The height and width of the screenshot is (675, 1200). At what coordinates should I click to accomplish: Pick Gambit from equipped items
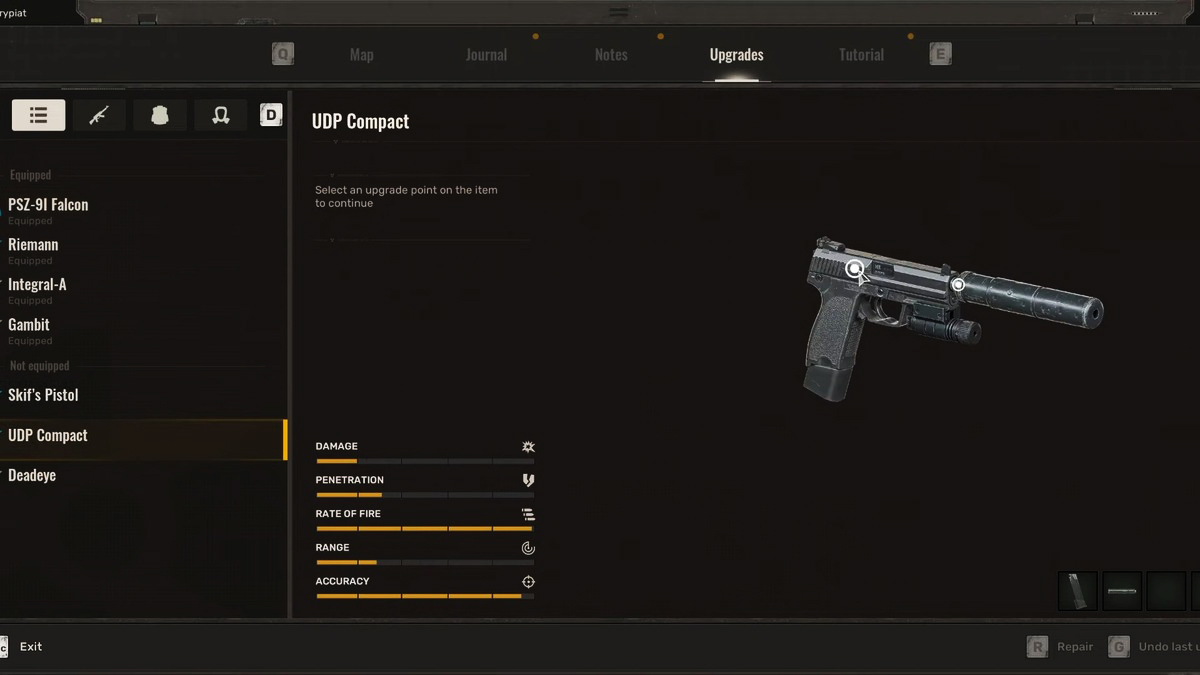click(29, 325)
